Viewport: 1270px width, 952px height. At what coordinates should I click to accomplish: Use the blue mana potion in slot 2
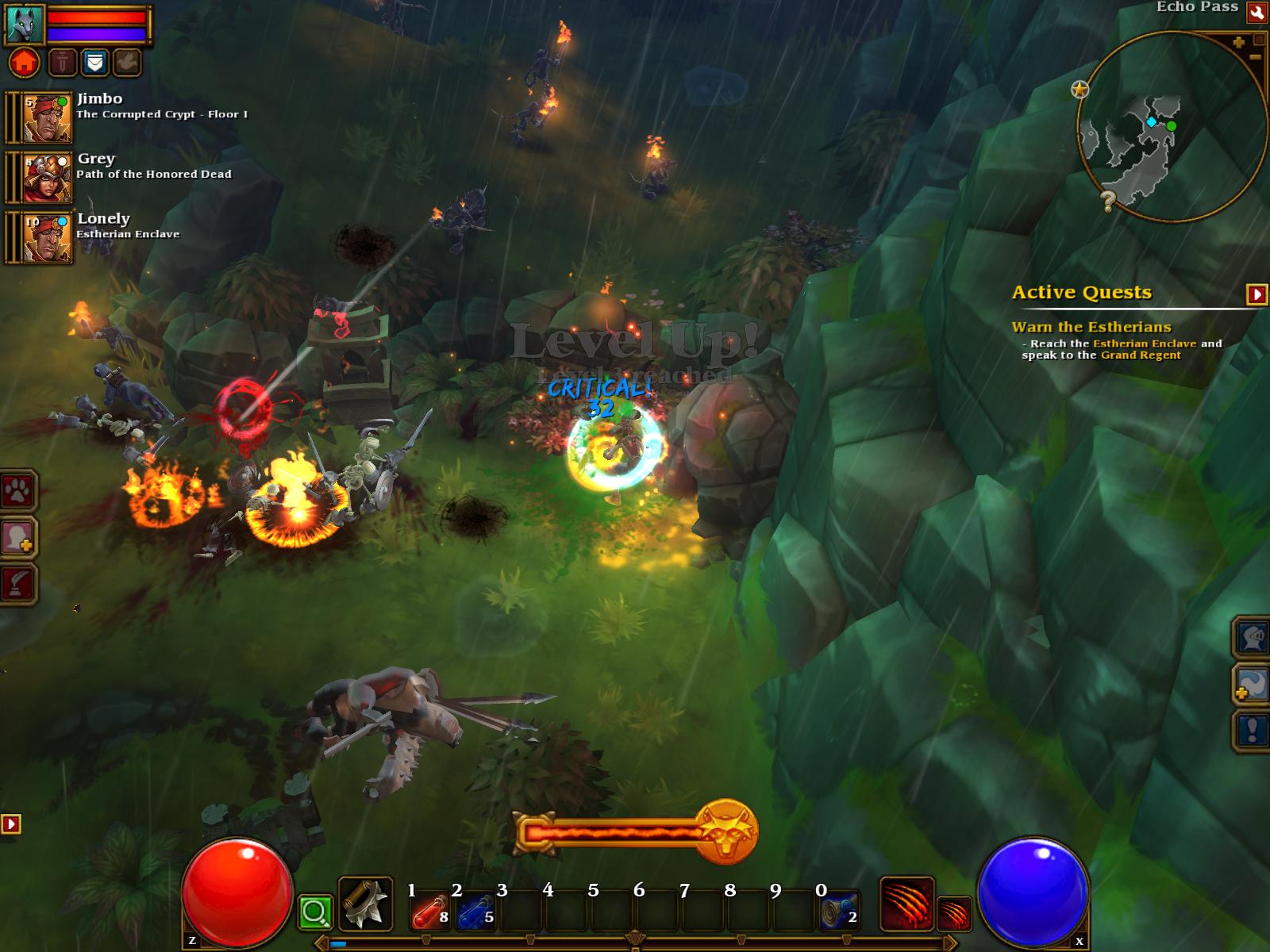point(475,912)
